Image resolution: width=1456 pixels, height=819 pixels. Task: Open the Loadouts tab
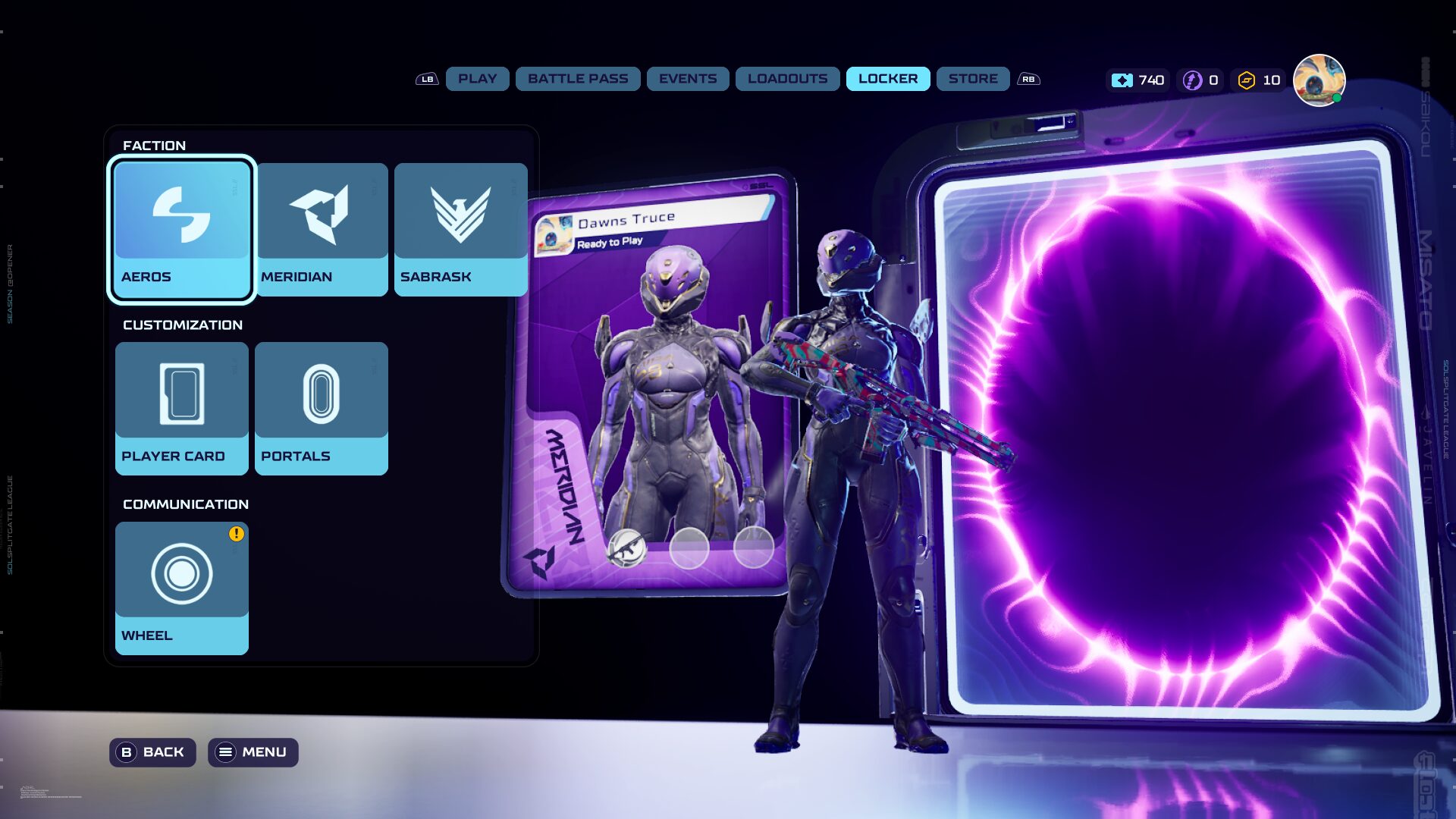click(x=787, y=79)
